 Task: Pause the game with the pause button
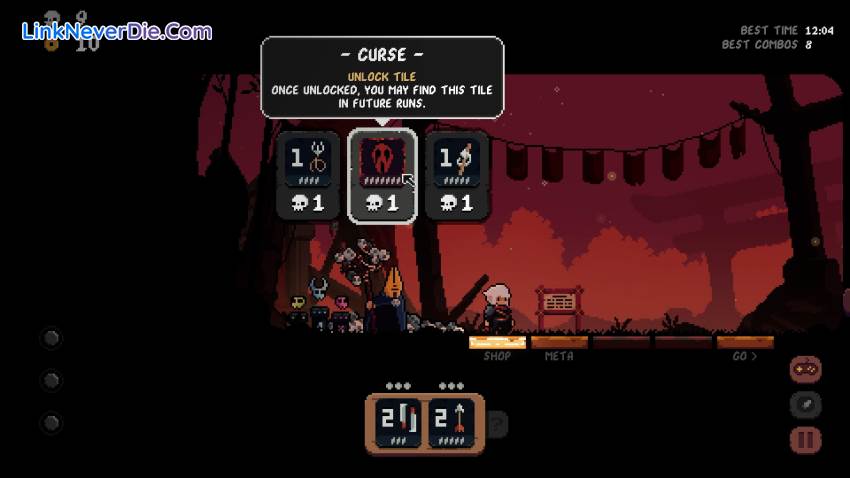tap(805, 439)
